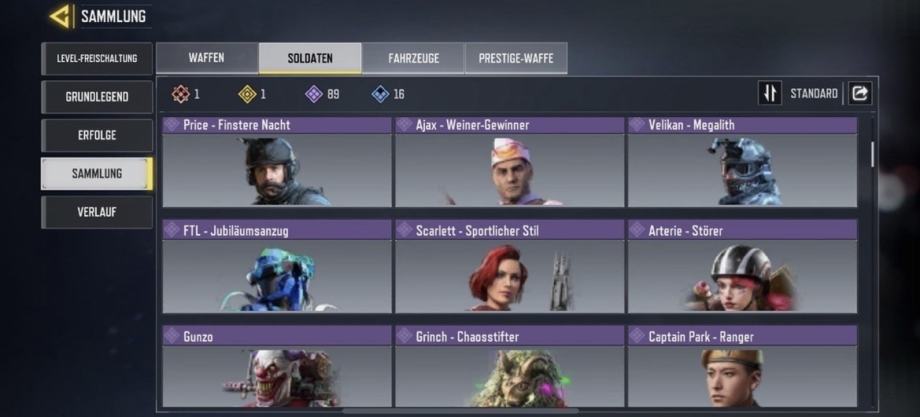Choose the Arterie - Störer soldier
Image resolution: width=920 pixels, height=417 pixels.
(741, 267)
